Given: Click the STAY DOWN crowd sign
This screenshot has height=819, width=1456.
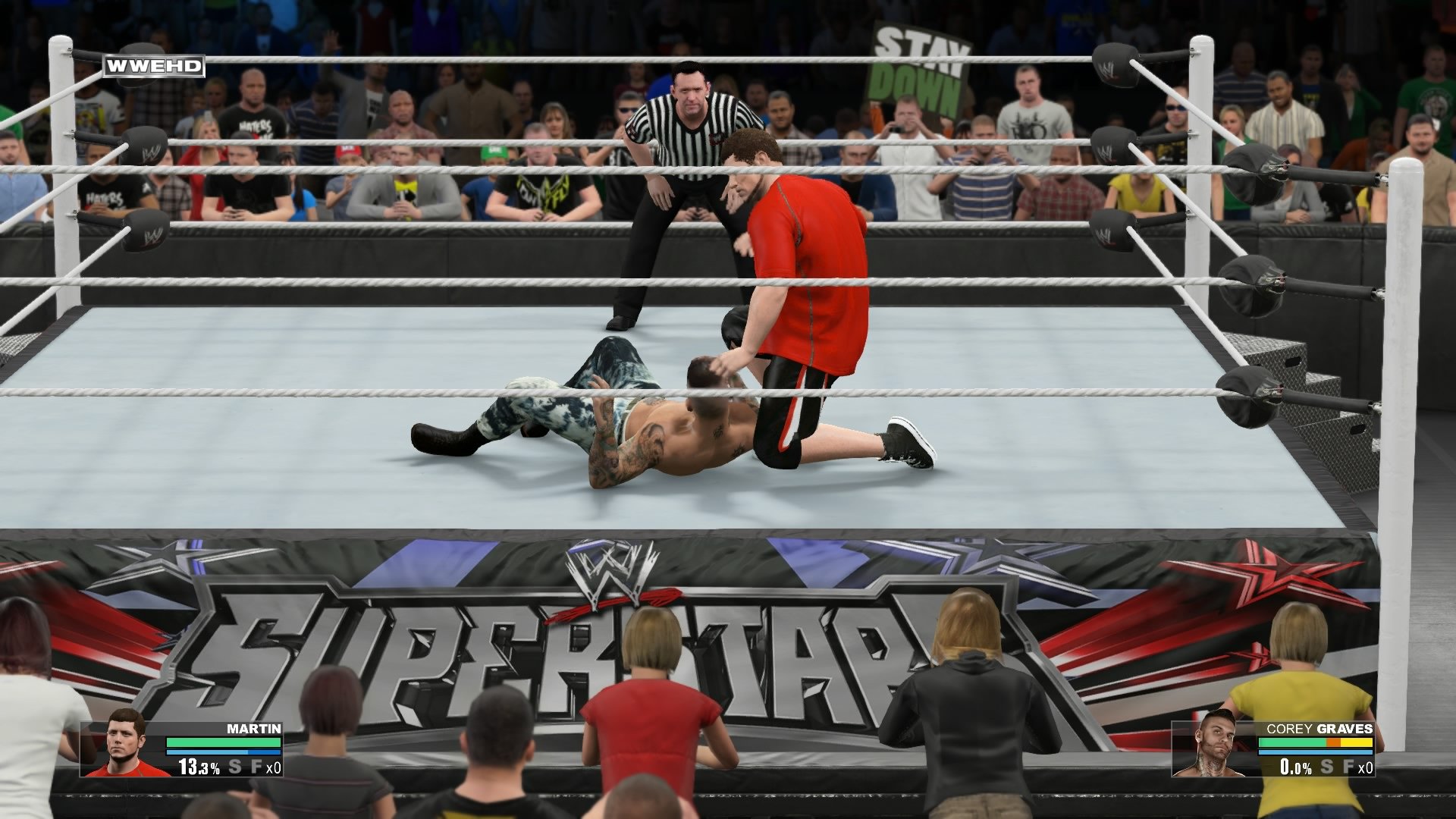Looking at the screenshot, I should 919,64.
